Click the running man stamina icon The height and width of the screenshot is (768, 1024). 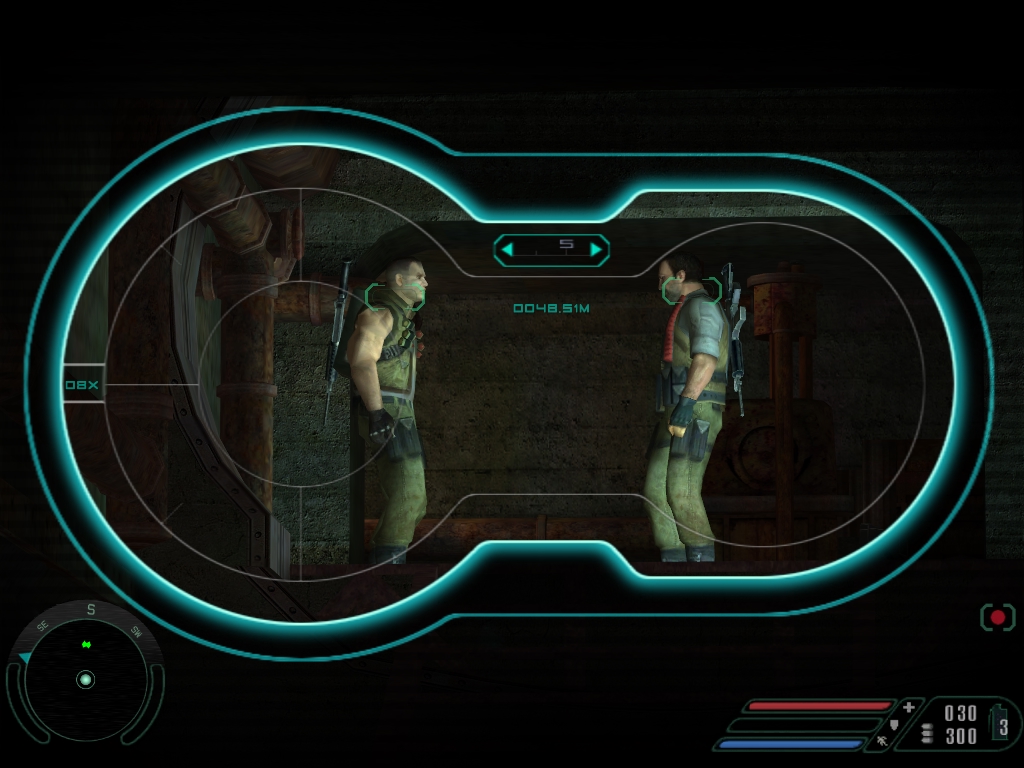[882, 741]
